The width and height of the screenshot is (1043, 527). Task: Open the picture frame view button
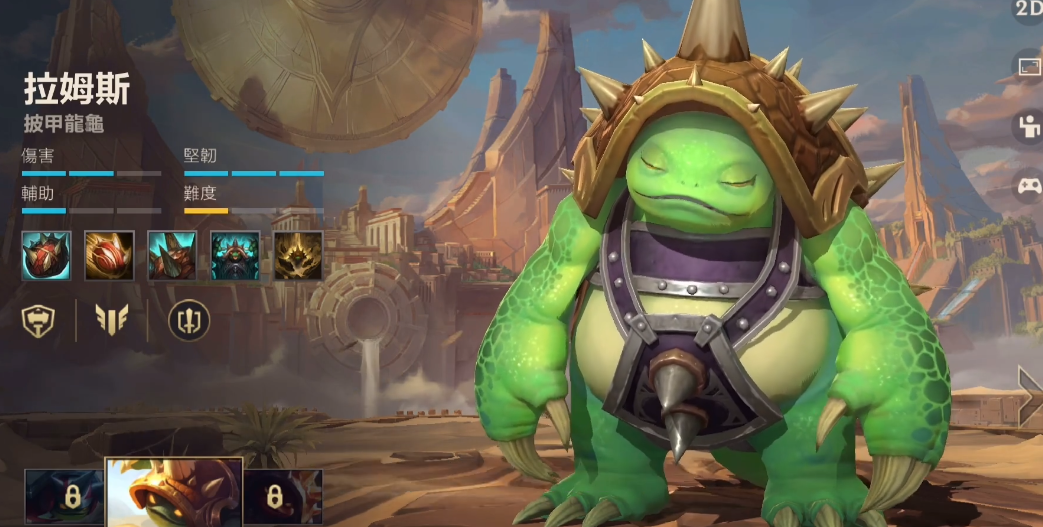pyautogui.click(x=1029, y=66)
